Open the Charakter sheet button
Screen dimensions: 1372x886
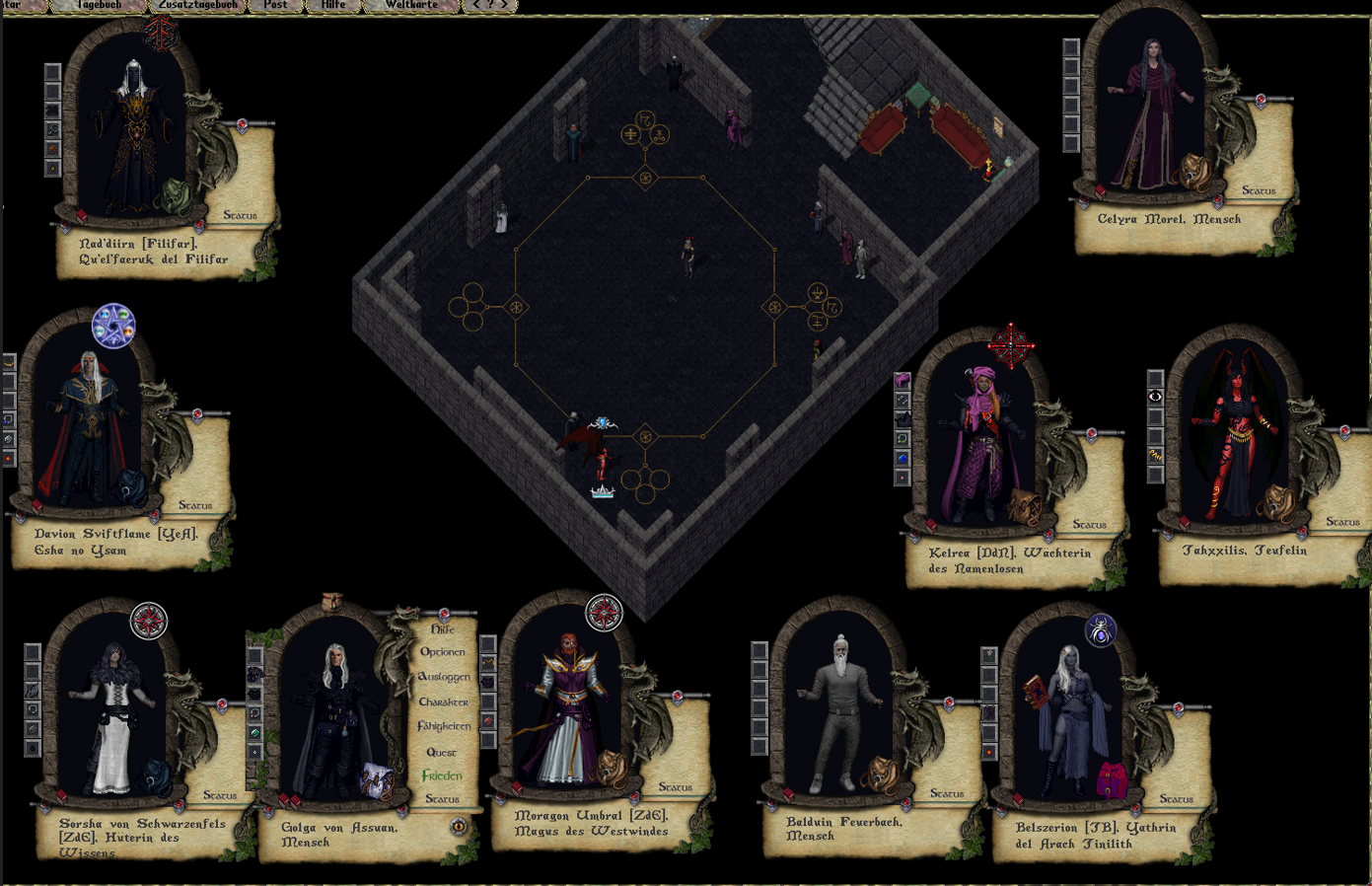point(443,701)
